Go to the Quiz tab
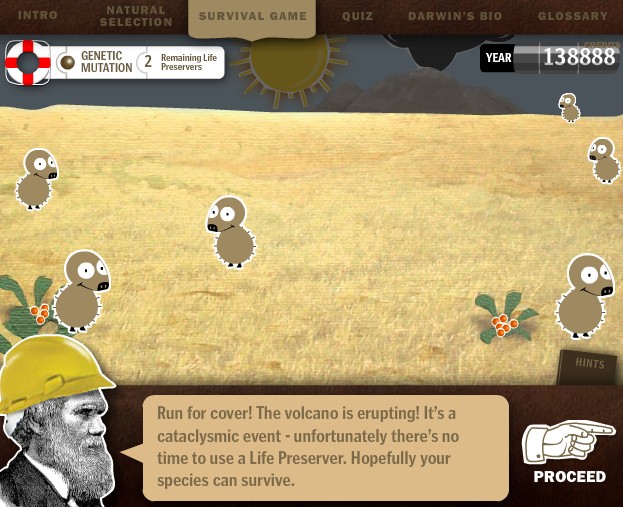The width and height of the screenshot is (623, 507). 357,16
